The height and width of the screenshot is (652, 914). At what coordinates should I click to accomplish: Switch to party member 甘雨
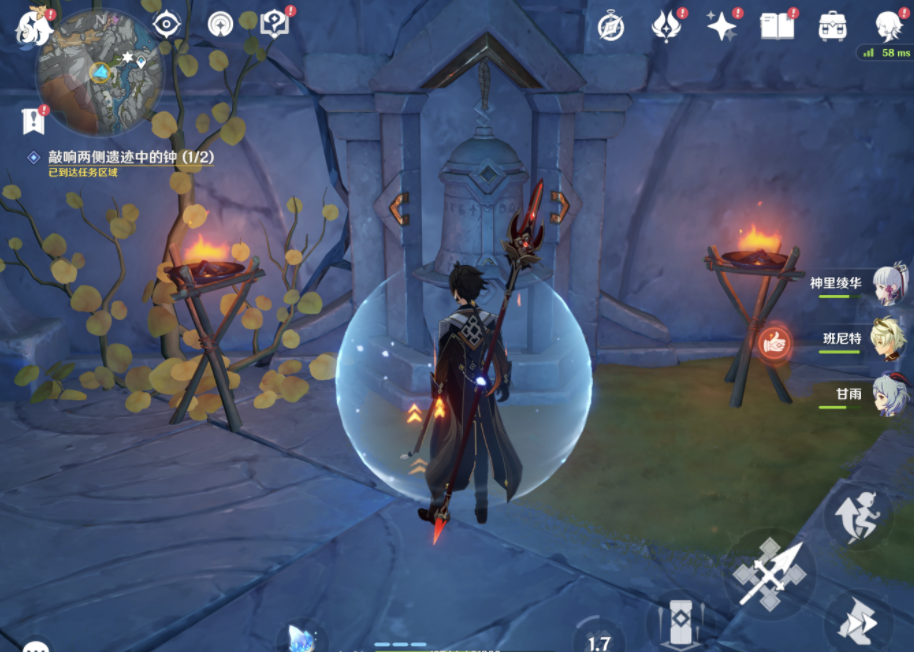coord(888,394)
